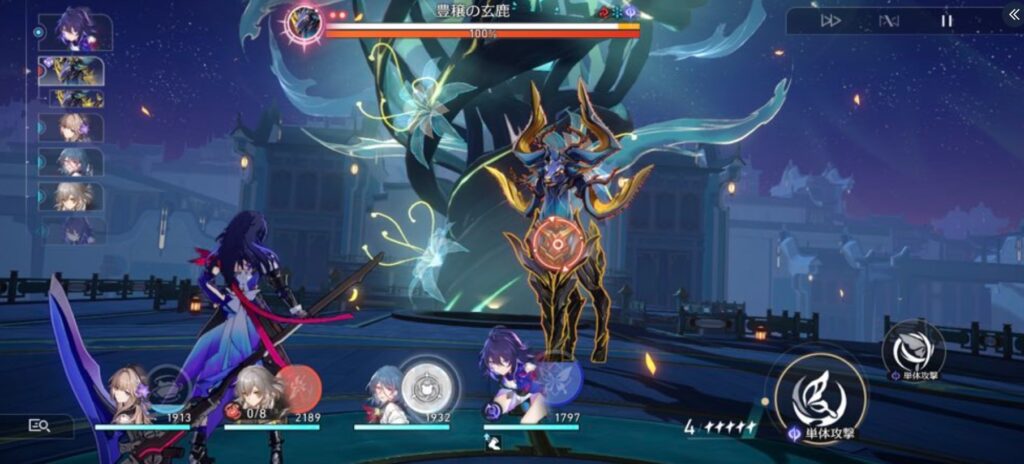The width and height of the screenshot is (1024, 464).
Task: Trigger the white glowing ultimate of the 1932 HP character
Action: pyautogui.click(x=428, y=383)
